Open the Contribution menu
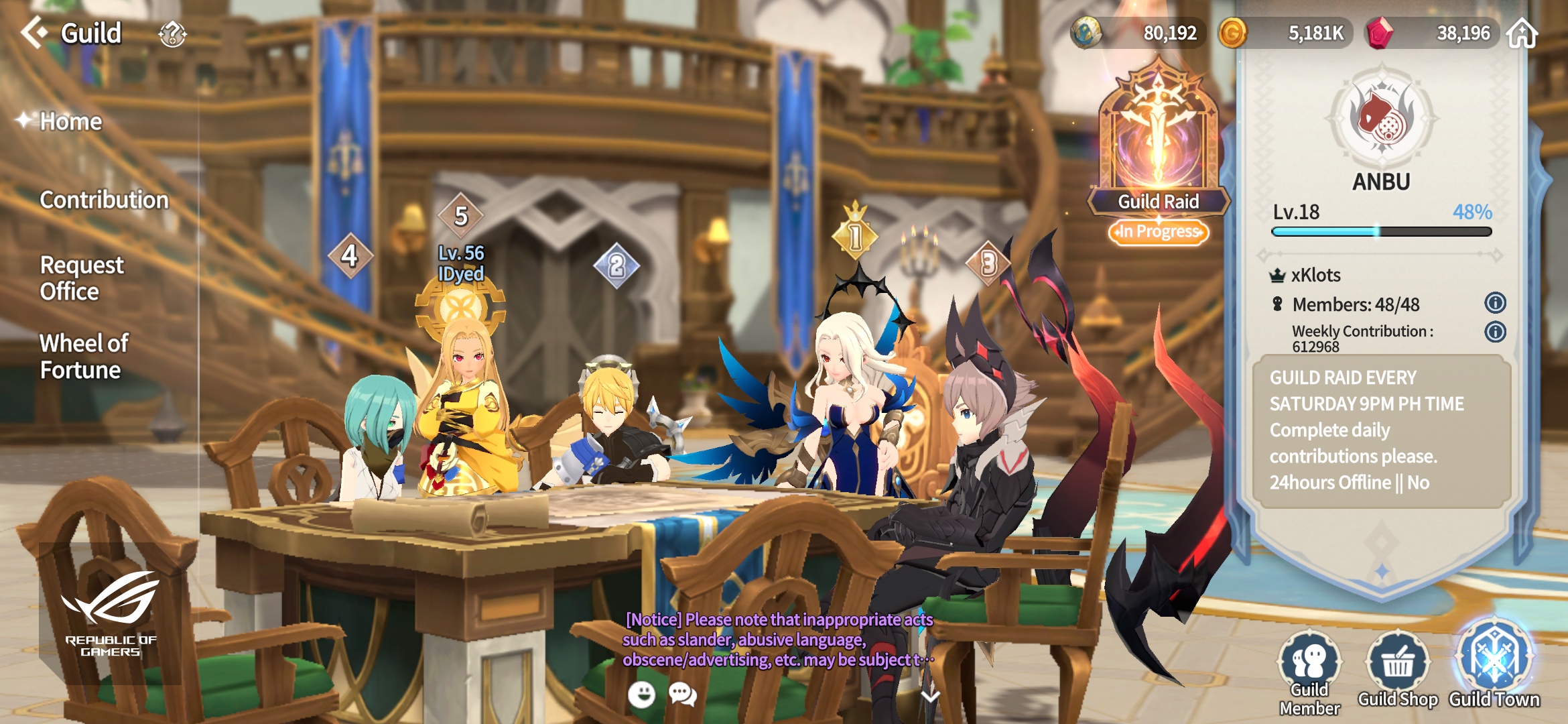Image resolution: width=1568 pixels, height=724 pixels. point(104,200)
